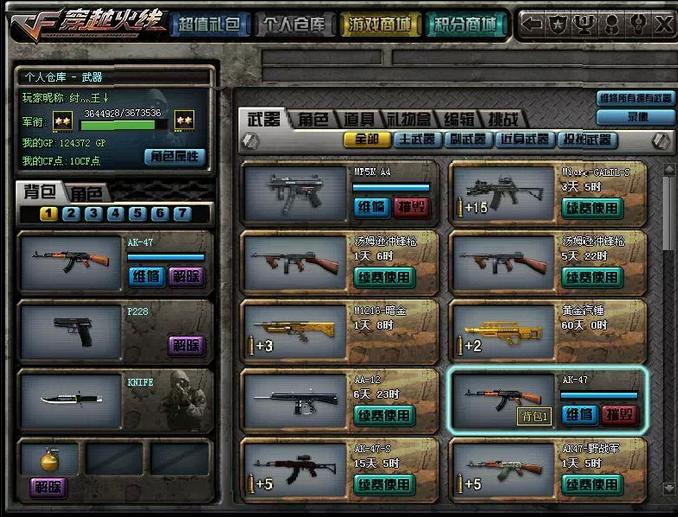Viewport: 678px width, 517px height.
Task: Unequip the P228 pistol from the backpack
Action: (185, 344)
